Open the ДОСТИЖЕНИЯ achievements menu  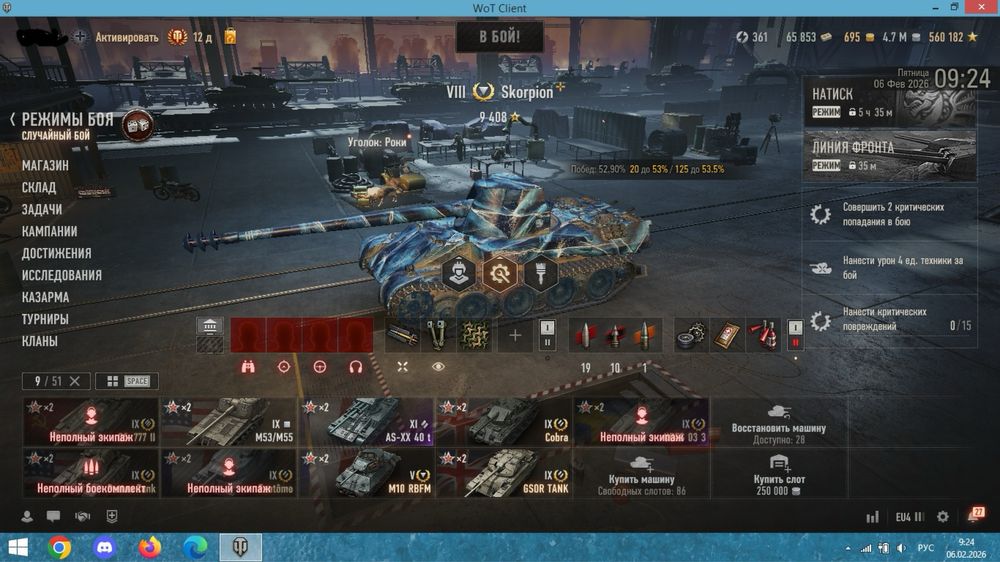pos(56,253)
